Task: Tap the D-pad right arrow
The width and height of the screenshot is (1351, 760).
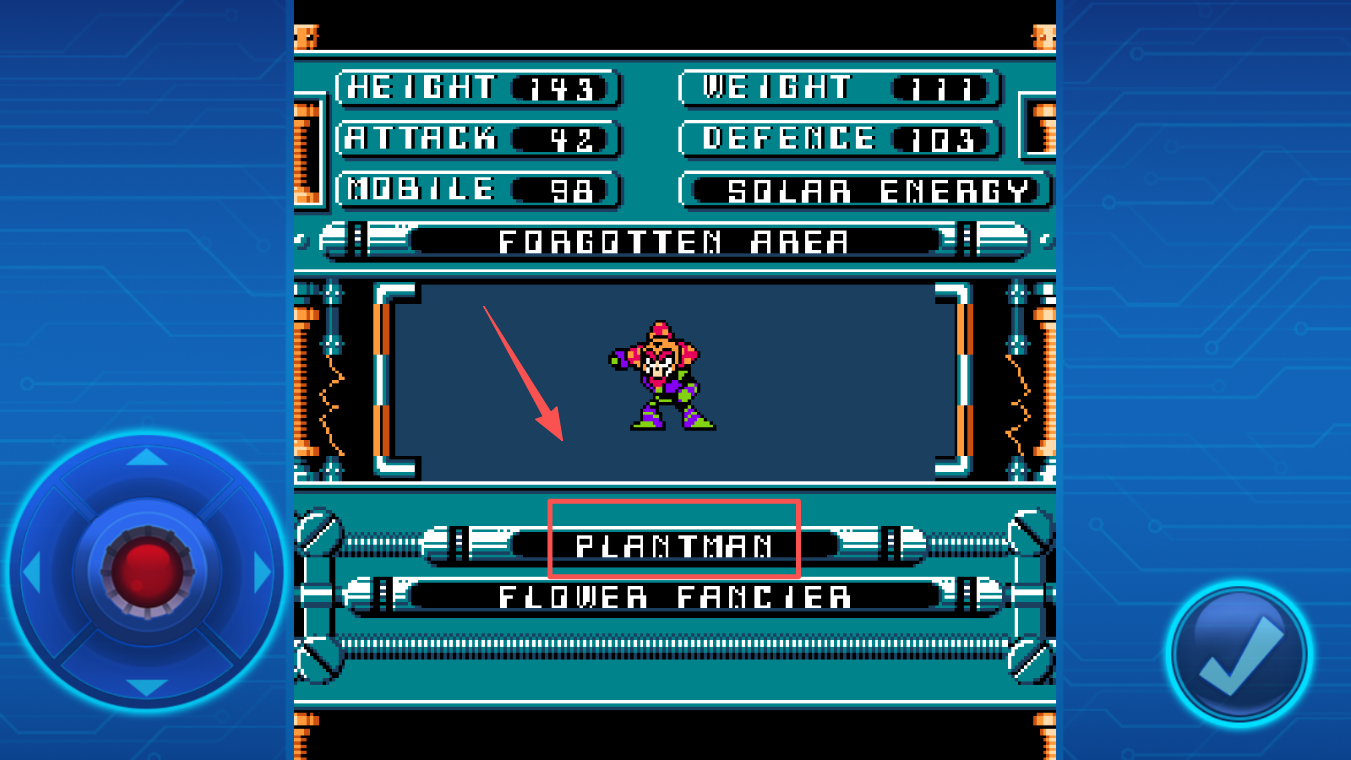Action: pyautogui.click(x=262, y=572)
